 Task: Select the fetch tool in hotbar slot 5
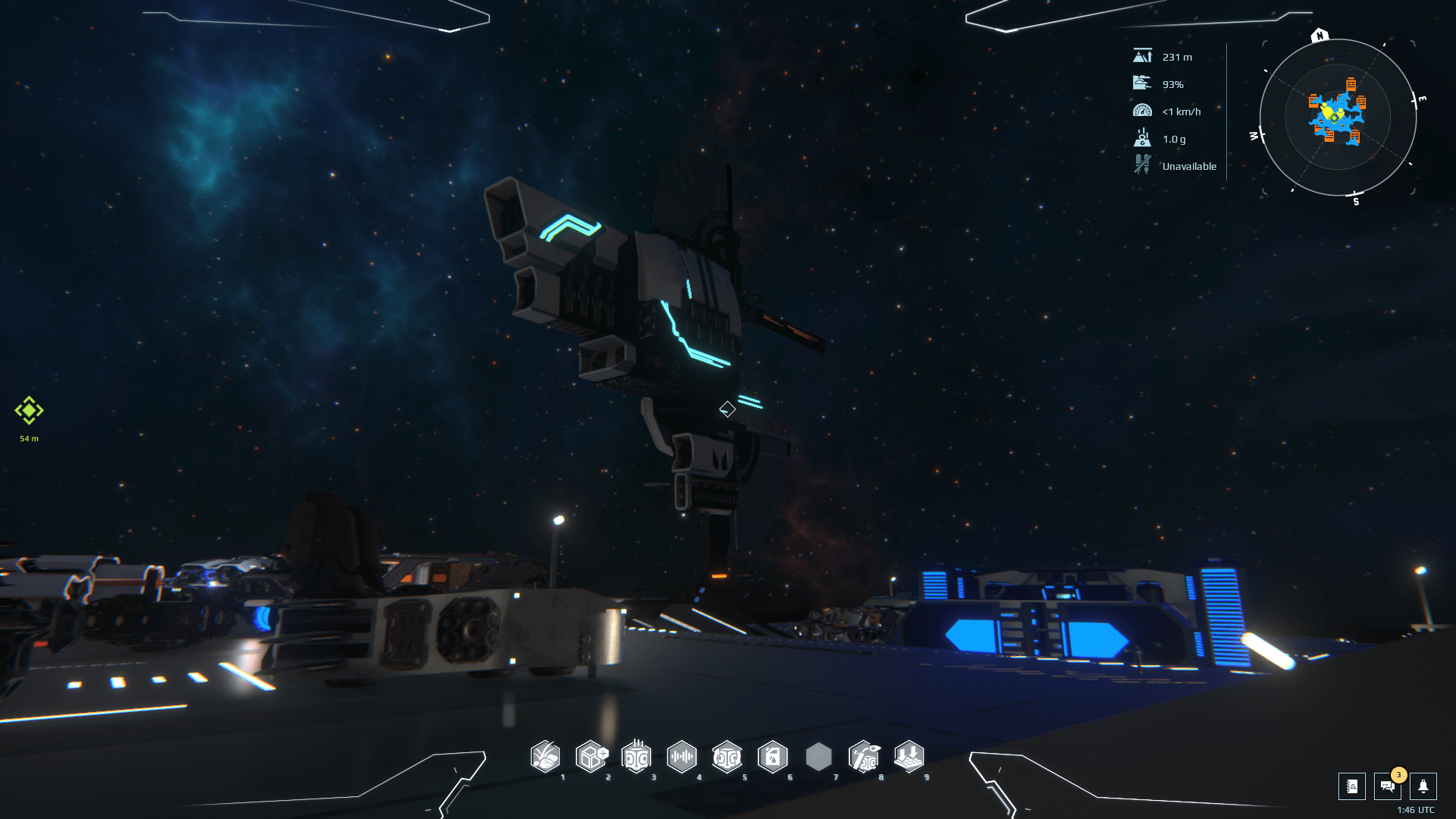point(729,758)
